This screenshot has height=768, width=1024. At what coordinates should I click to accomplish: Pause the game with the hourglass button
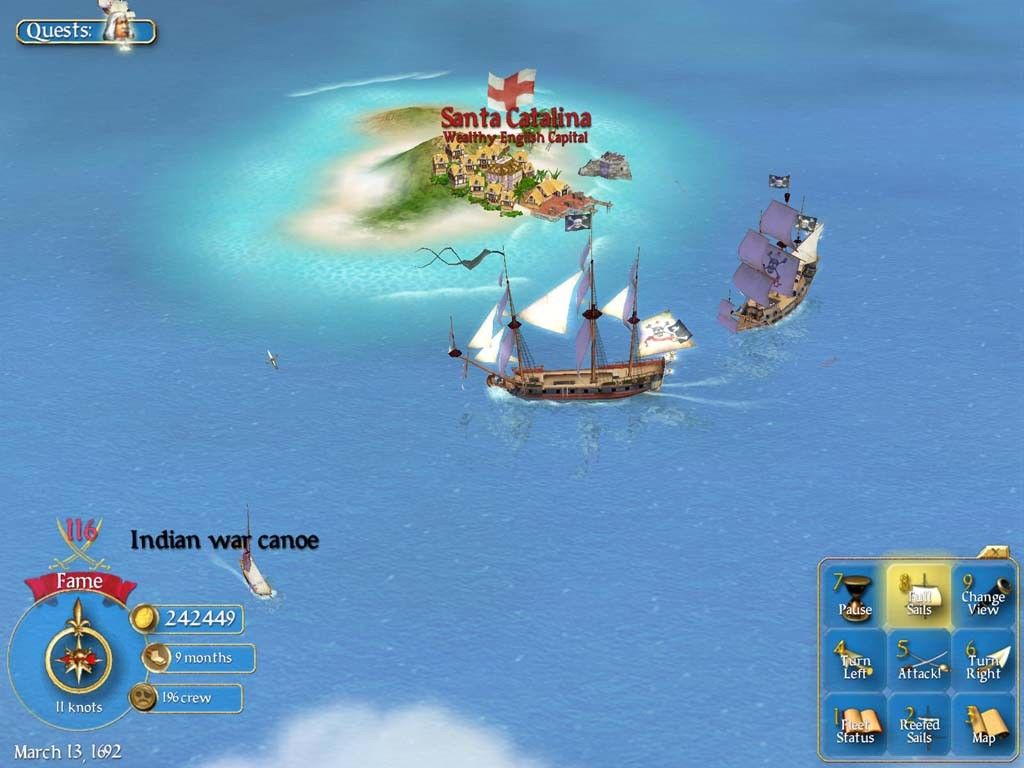click(x=854, y=595)
